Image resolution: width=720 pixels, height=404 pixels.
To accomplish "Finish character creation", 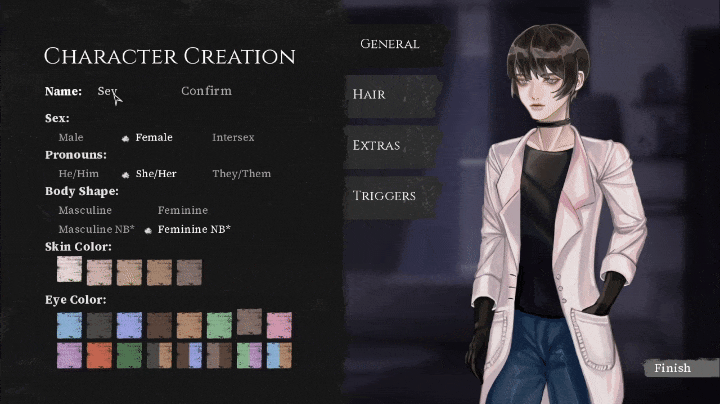I will point(672,368).
